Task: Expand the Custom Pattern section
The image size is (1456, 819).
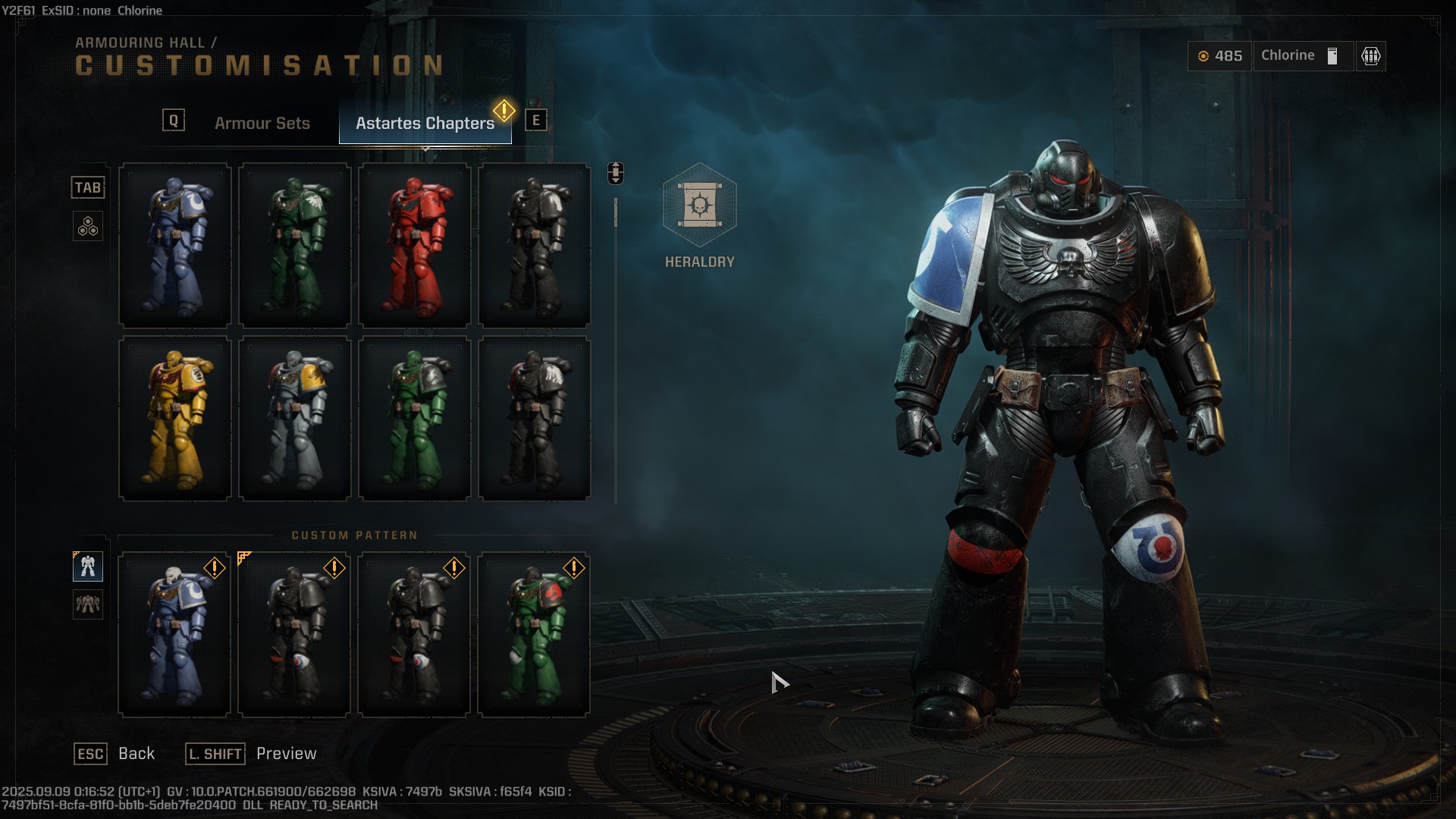Action: click(x=356, y=535)
